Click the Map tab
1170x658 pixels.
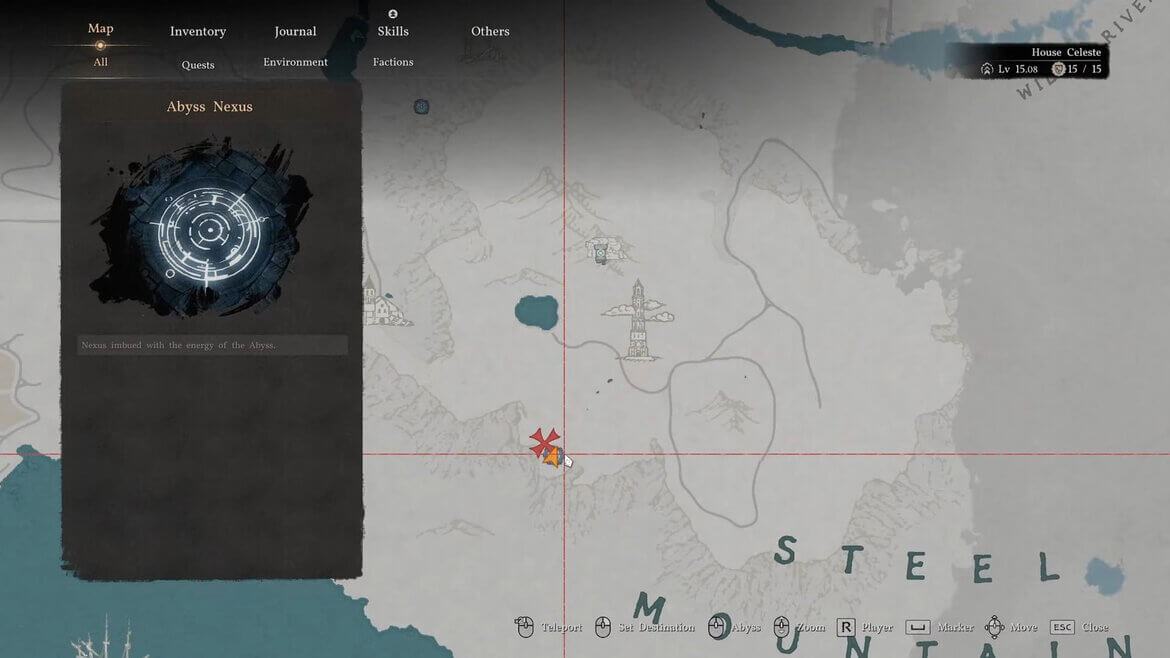pyautogui.click(x=100, y=28)
